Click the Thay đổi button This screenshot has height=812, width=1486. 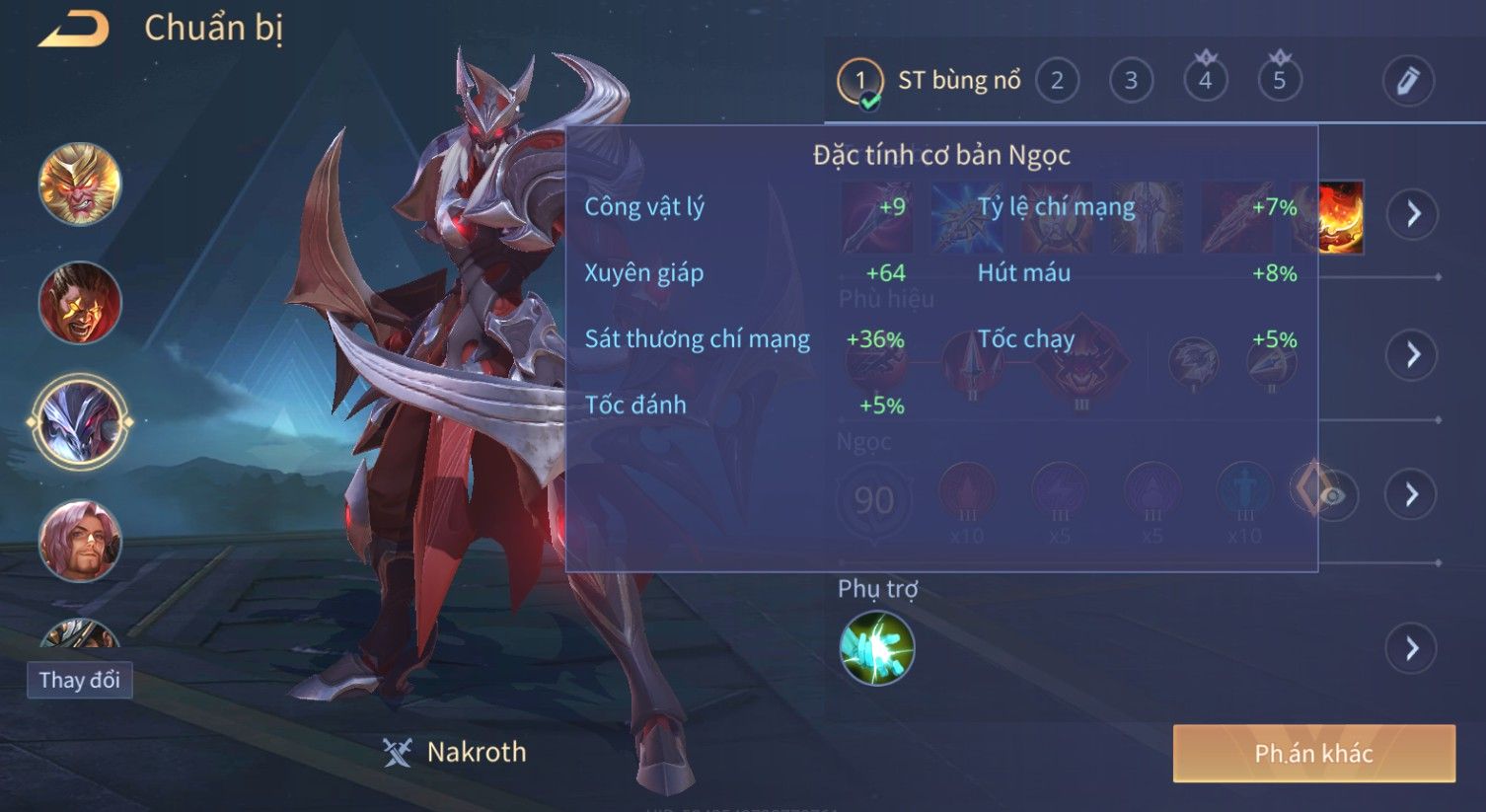coord(79,681)
